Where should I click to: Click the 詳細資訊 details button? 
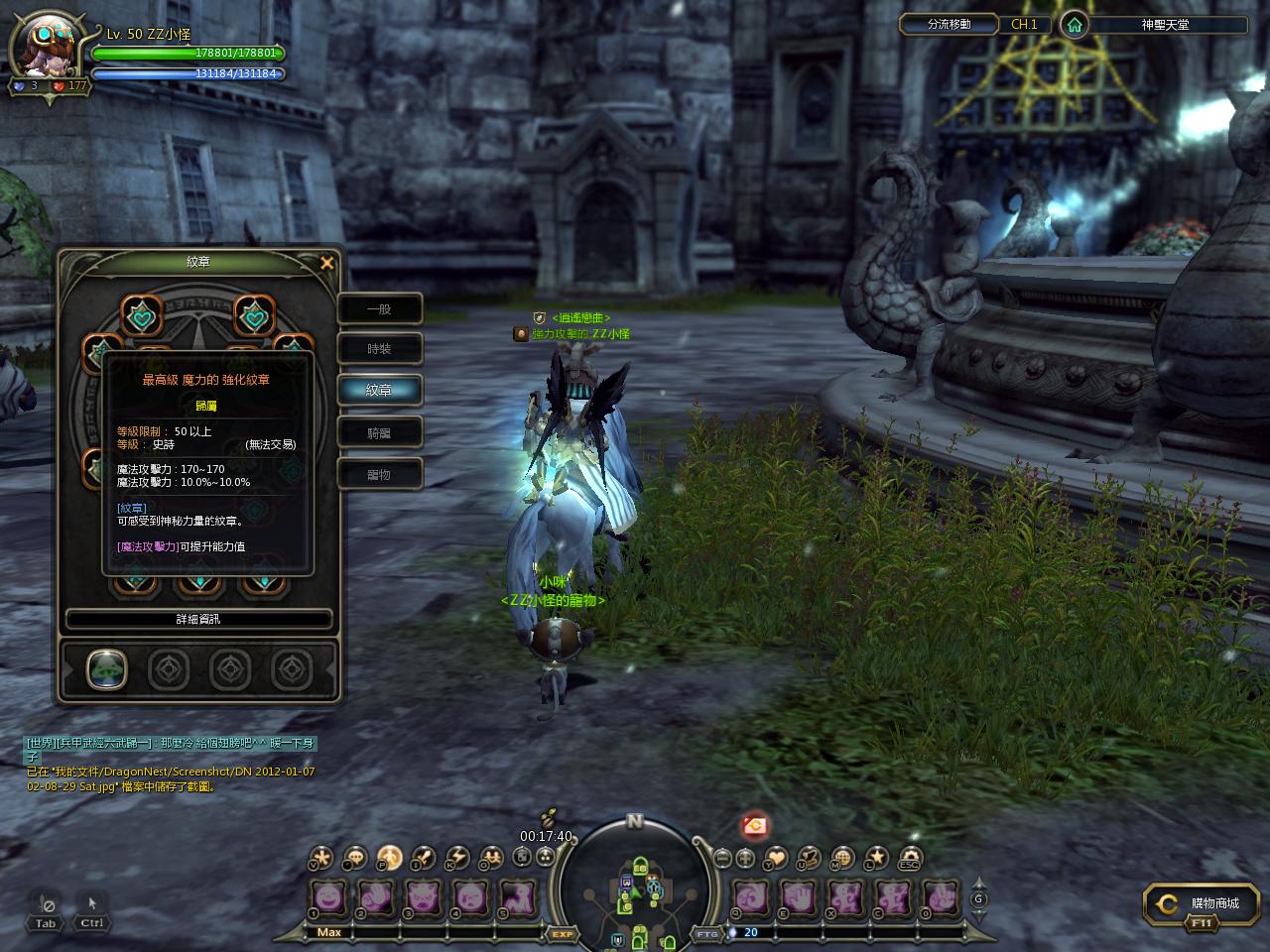(198, 619)
